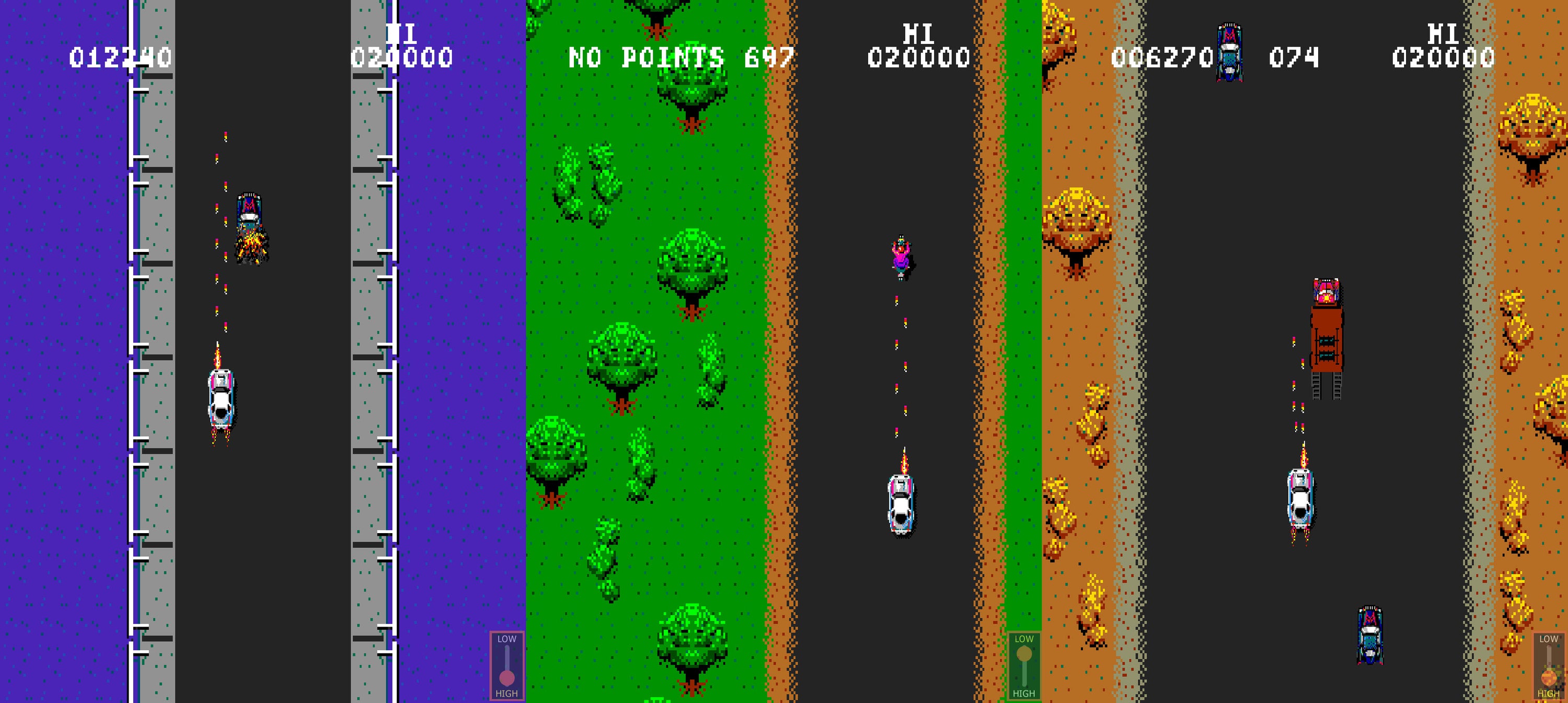
Task: Click the car icon beside score 006270
Action: click(1231, 52)
